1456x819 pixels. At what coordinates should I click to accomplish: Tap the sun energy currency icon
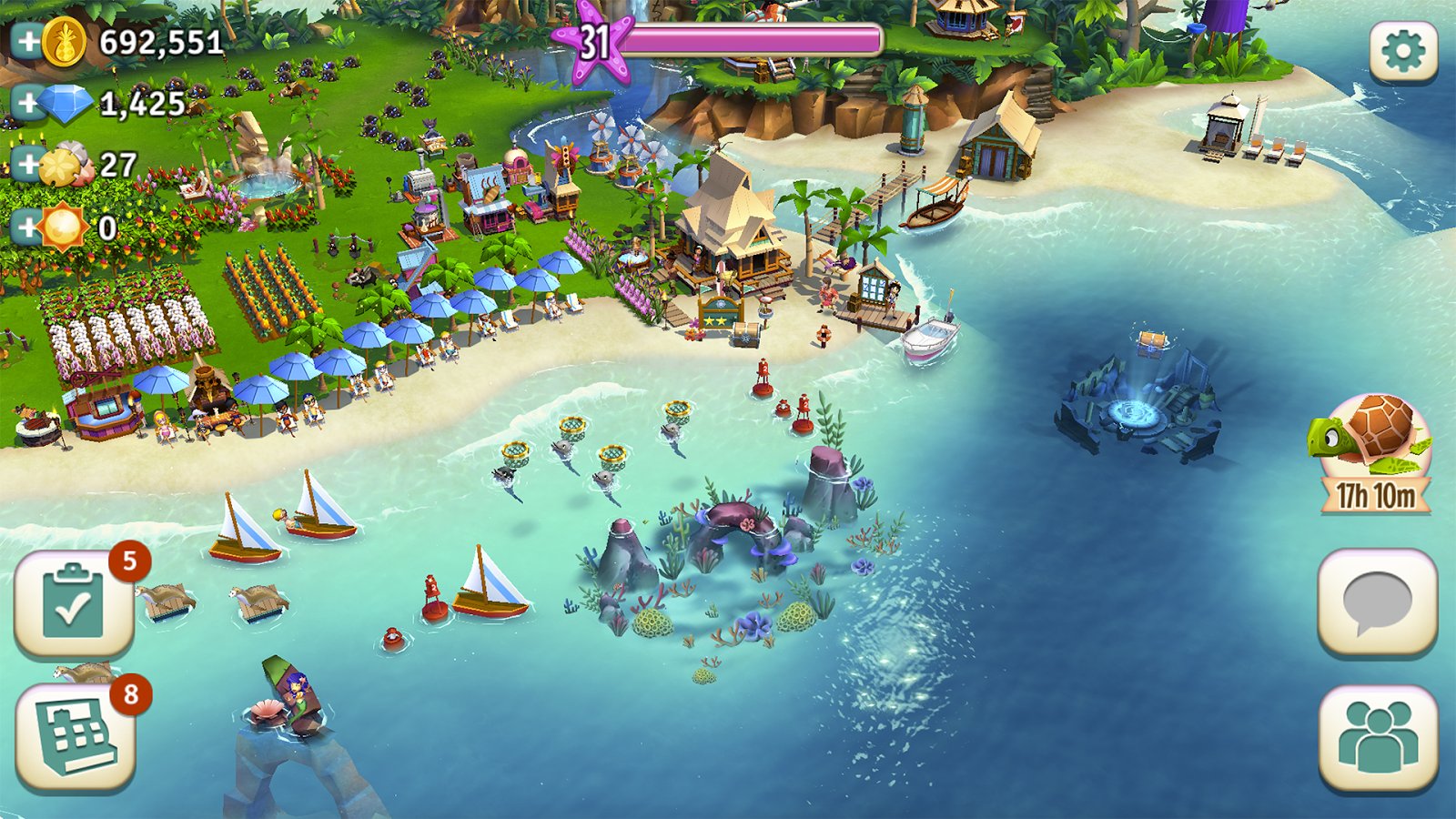64,229
